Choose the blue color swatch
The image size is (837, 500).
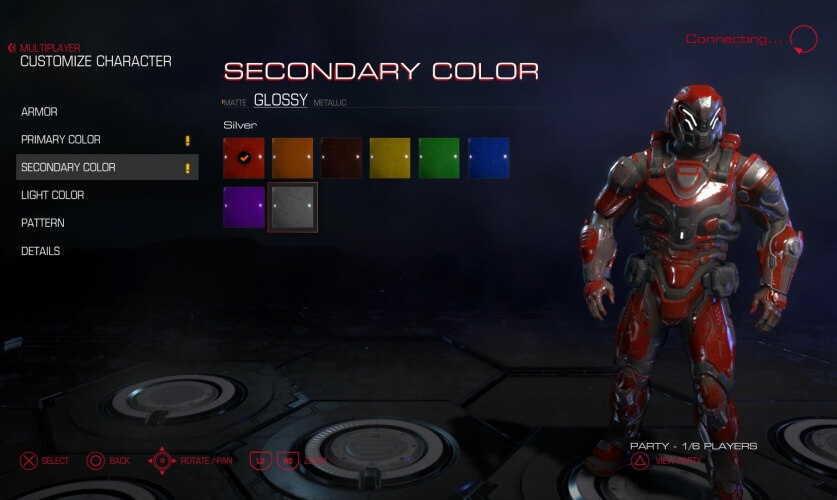click(x=488, y=158)
